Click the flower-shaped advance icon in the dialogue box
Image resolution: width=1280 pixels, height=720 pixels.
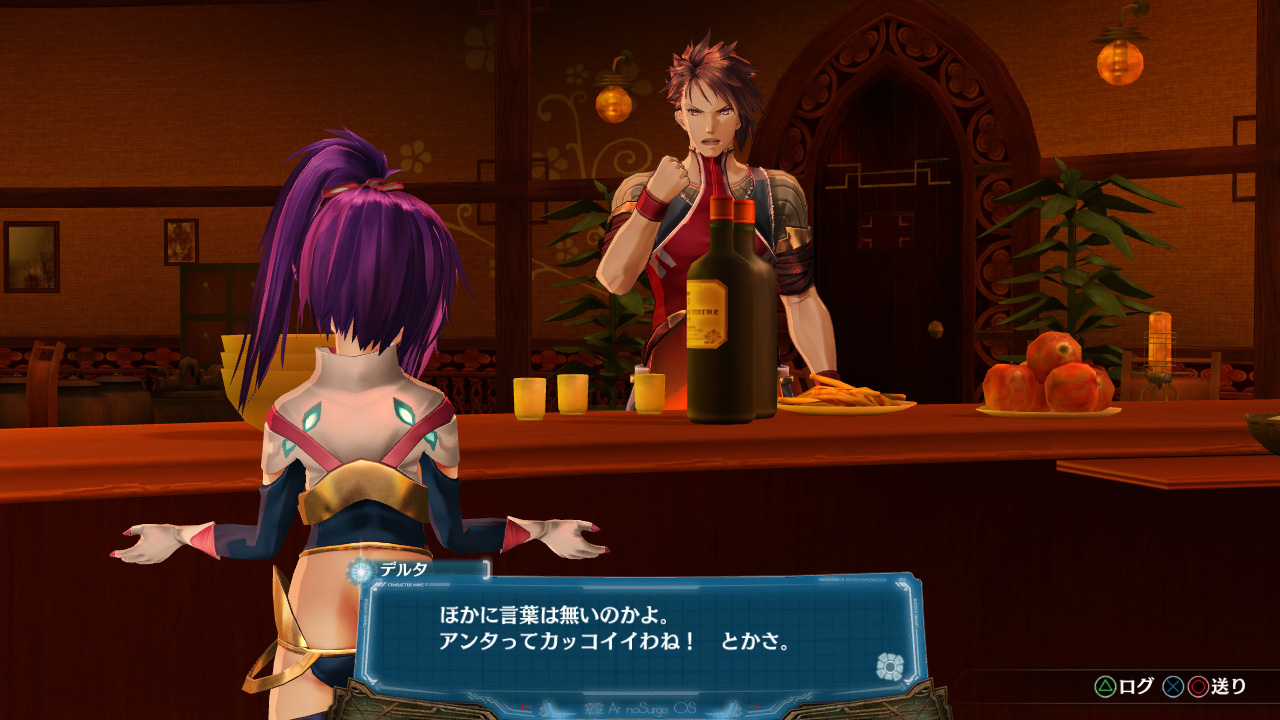coord(889,666)
